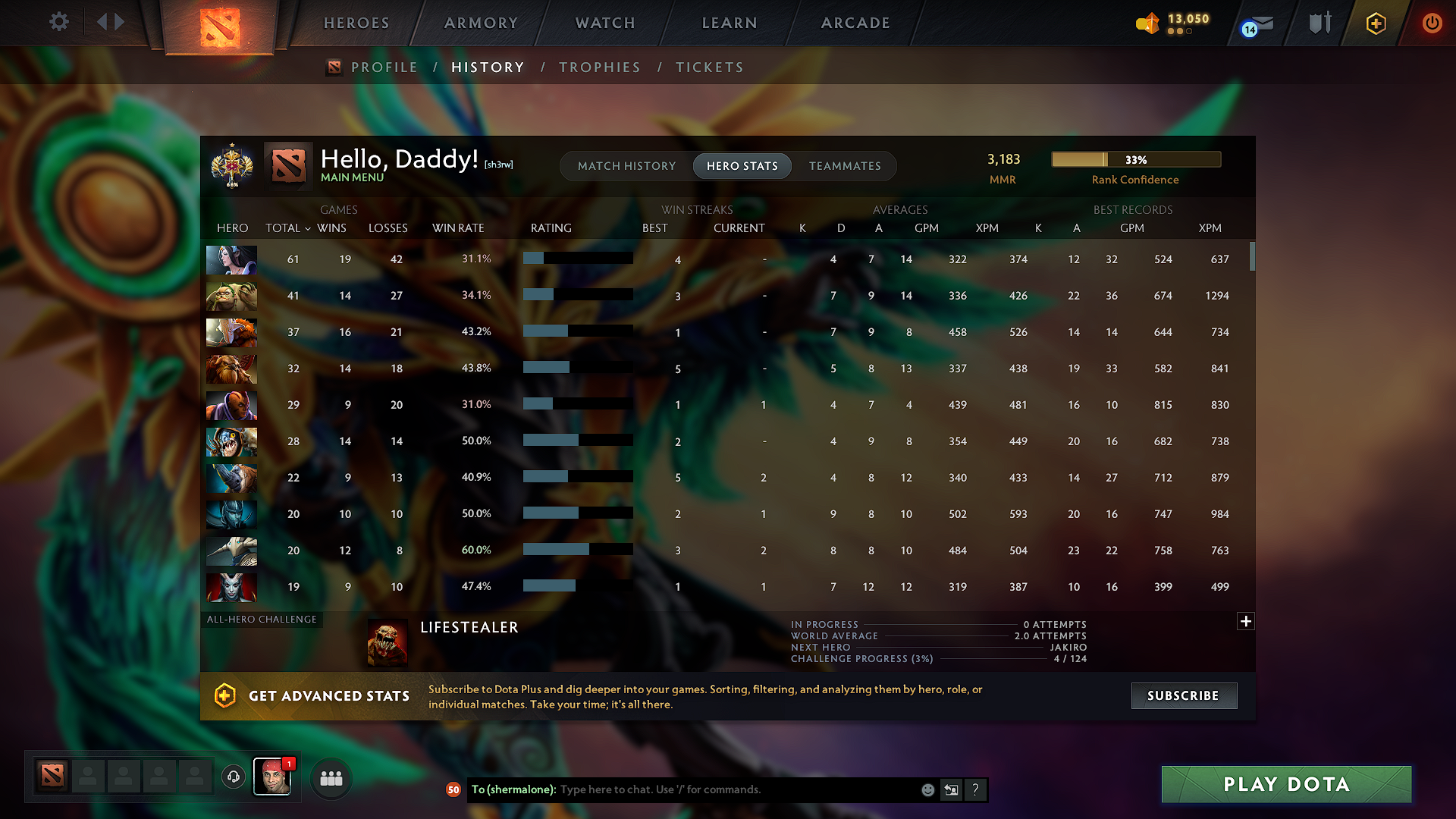Open the party finder people icon
The width and height of the screenshot is (1456, 819).
coord(330,777)
